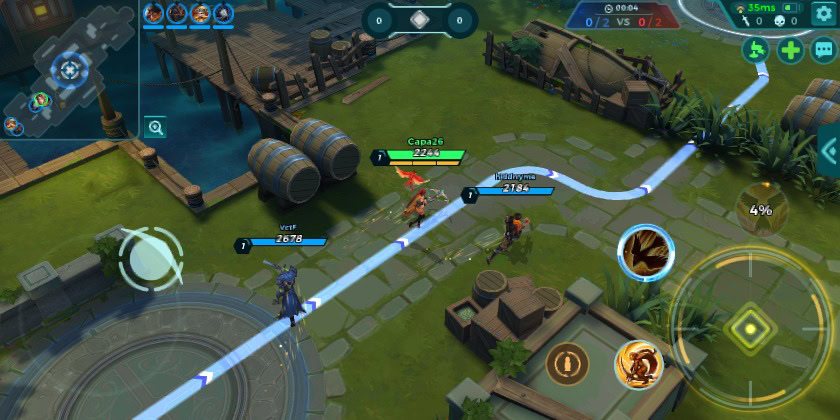The width and height of the screenshot is (840, 420).
Task: Tap the green emote button beside the plus
Action: [x=757, y=49]
